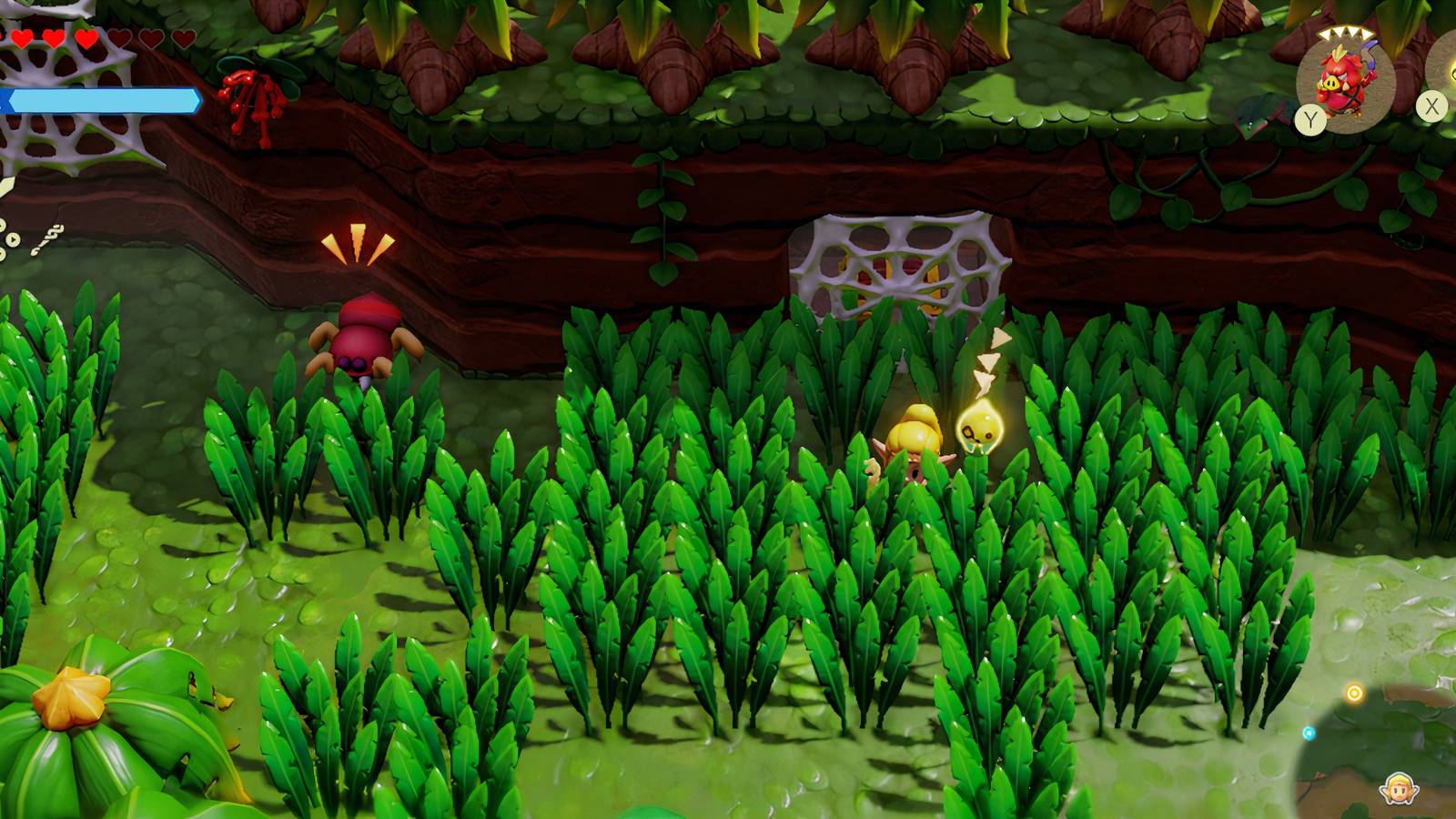Select the Y button item slot
The width and height of the screenshot is (1456, 819).
pyautogui.click(x=1310, y=117)
